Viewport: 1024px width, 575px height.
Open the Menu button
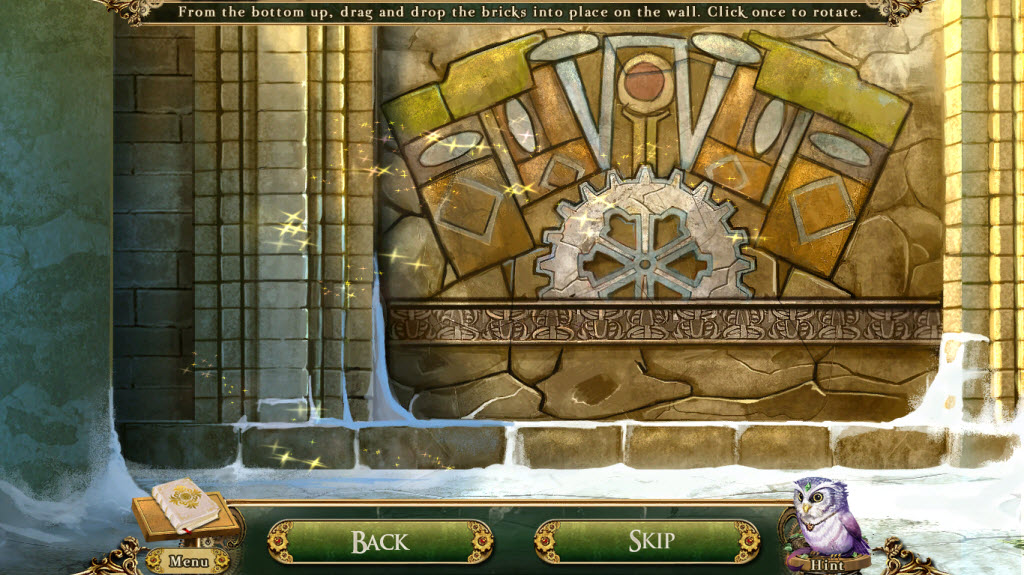coord(188,562)
